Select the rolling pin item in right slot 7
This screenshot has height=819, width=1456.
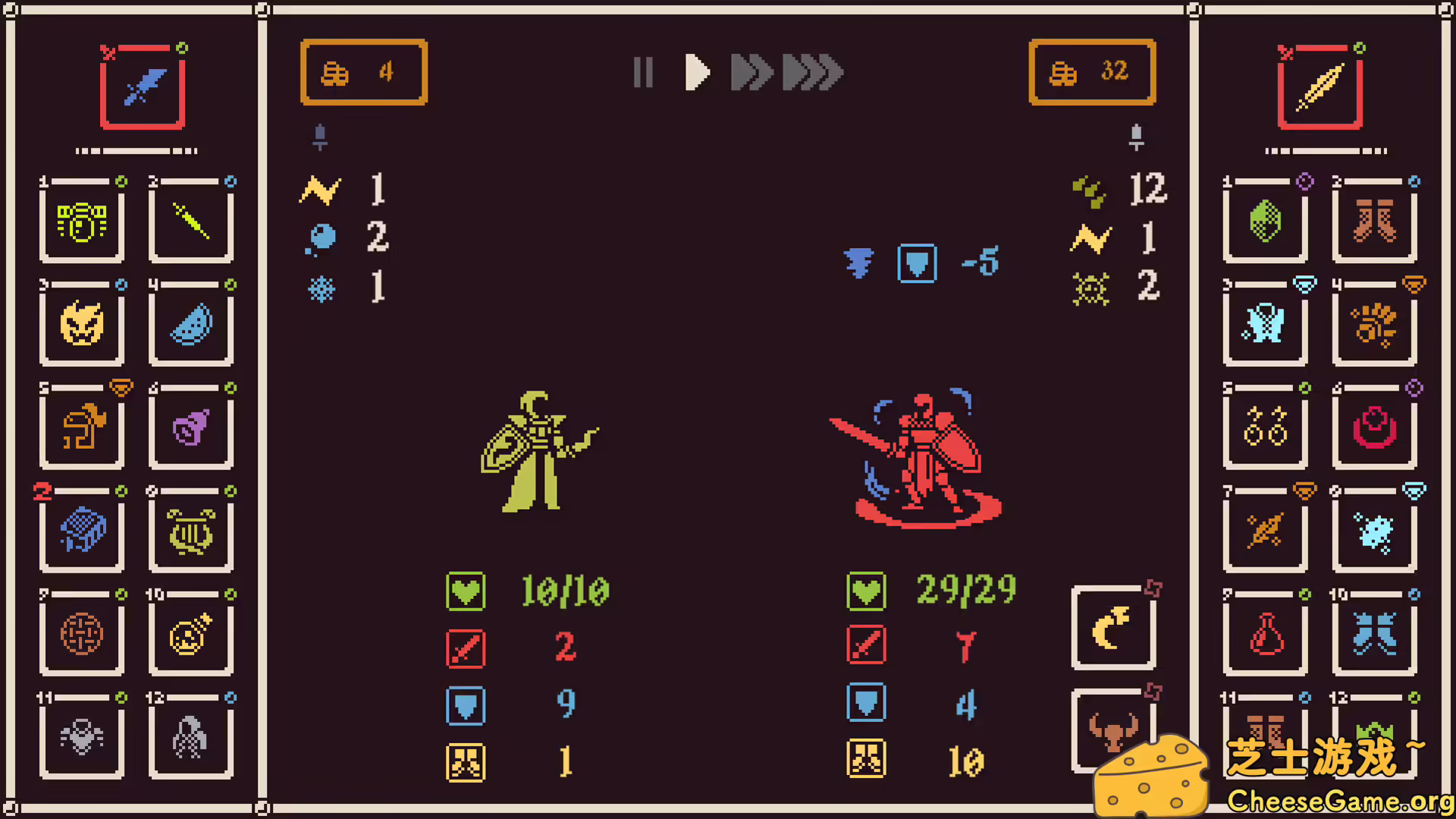(1265, 532)
